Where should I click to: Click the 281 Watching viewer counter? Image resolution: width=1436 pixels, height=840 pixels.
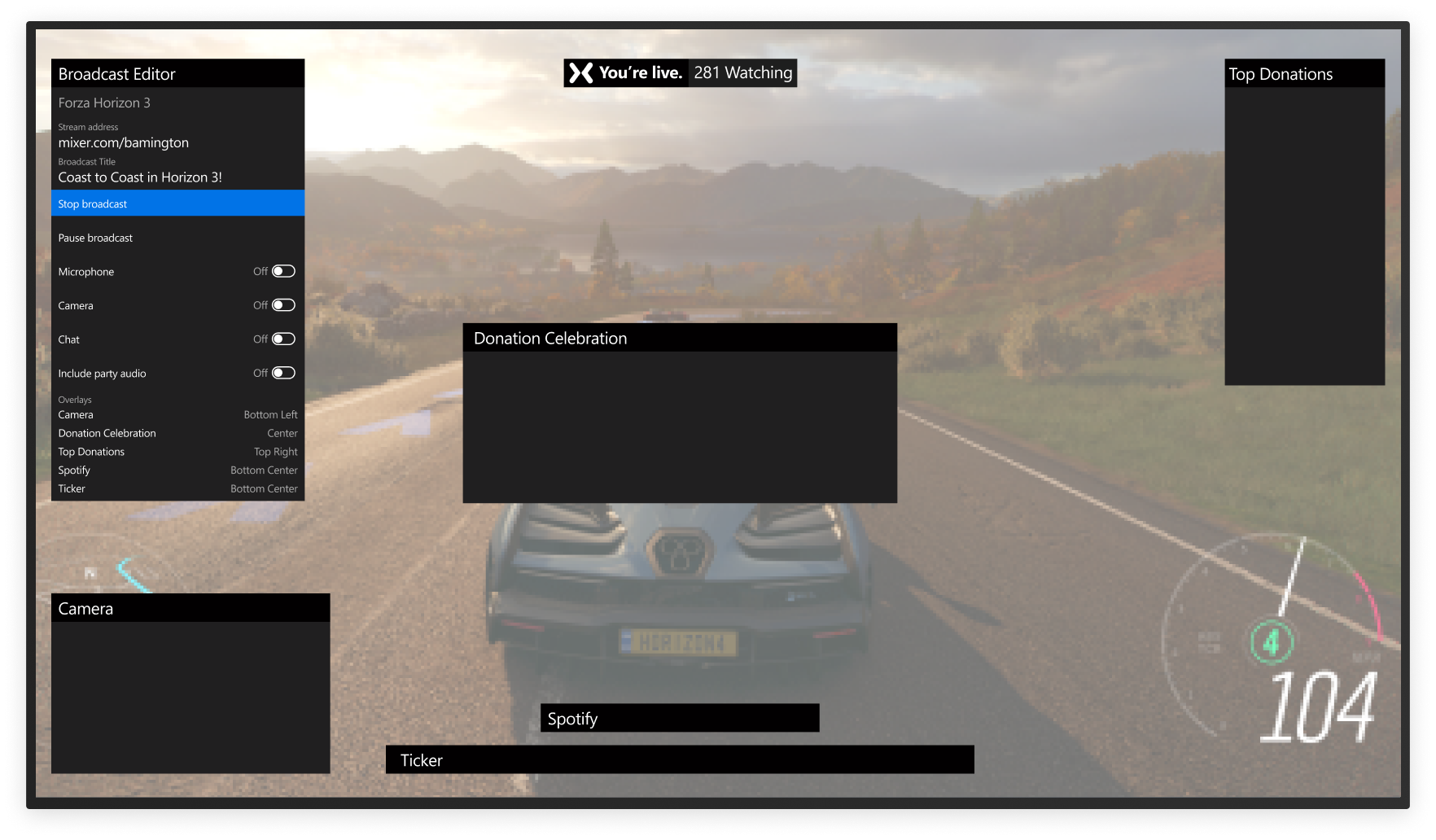pos(742,72)
